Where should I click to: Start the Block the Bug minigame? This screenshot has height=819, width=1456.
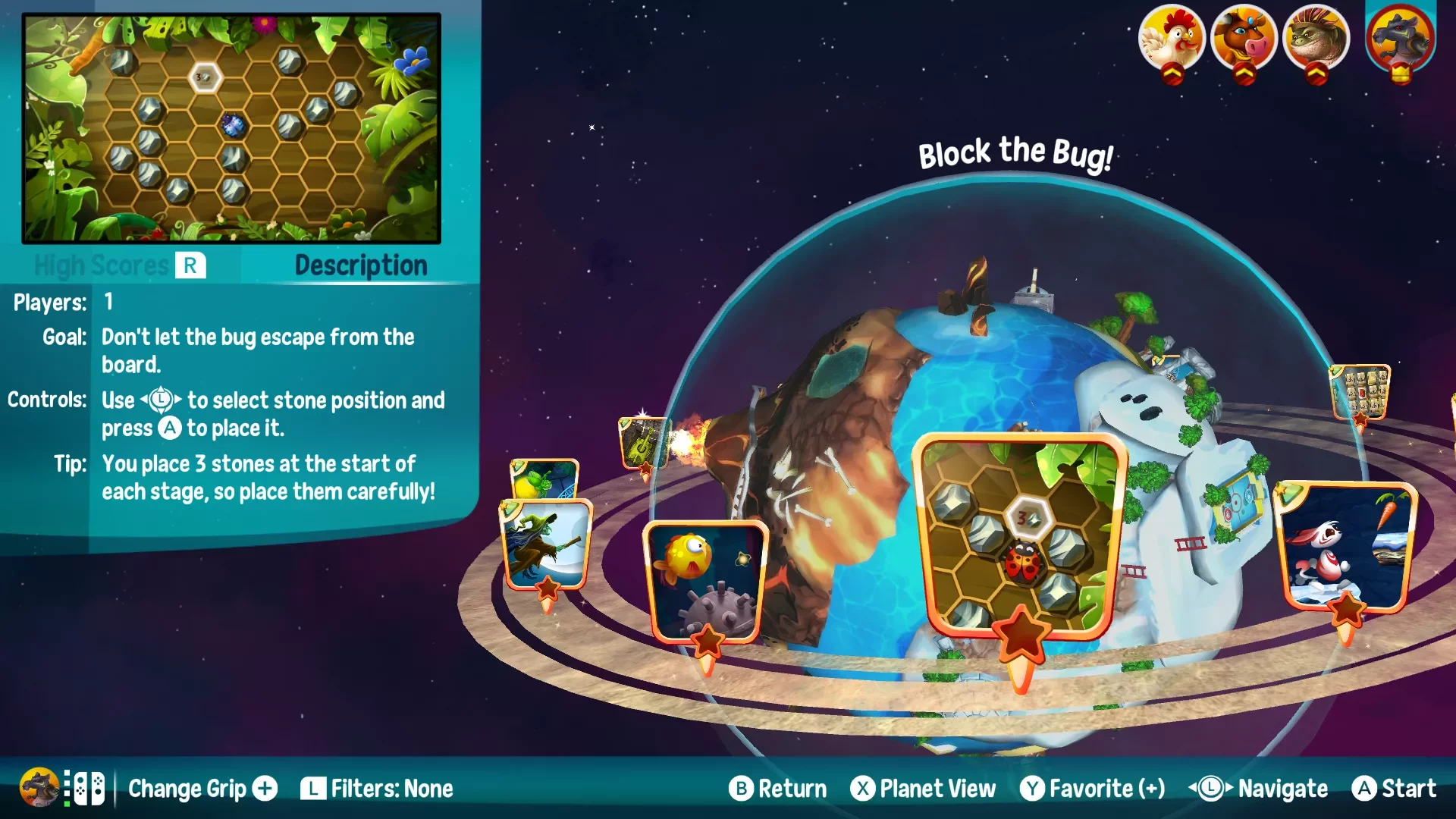[1395, 789]
